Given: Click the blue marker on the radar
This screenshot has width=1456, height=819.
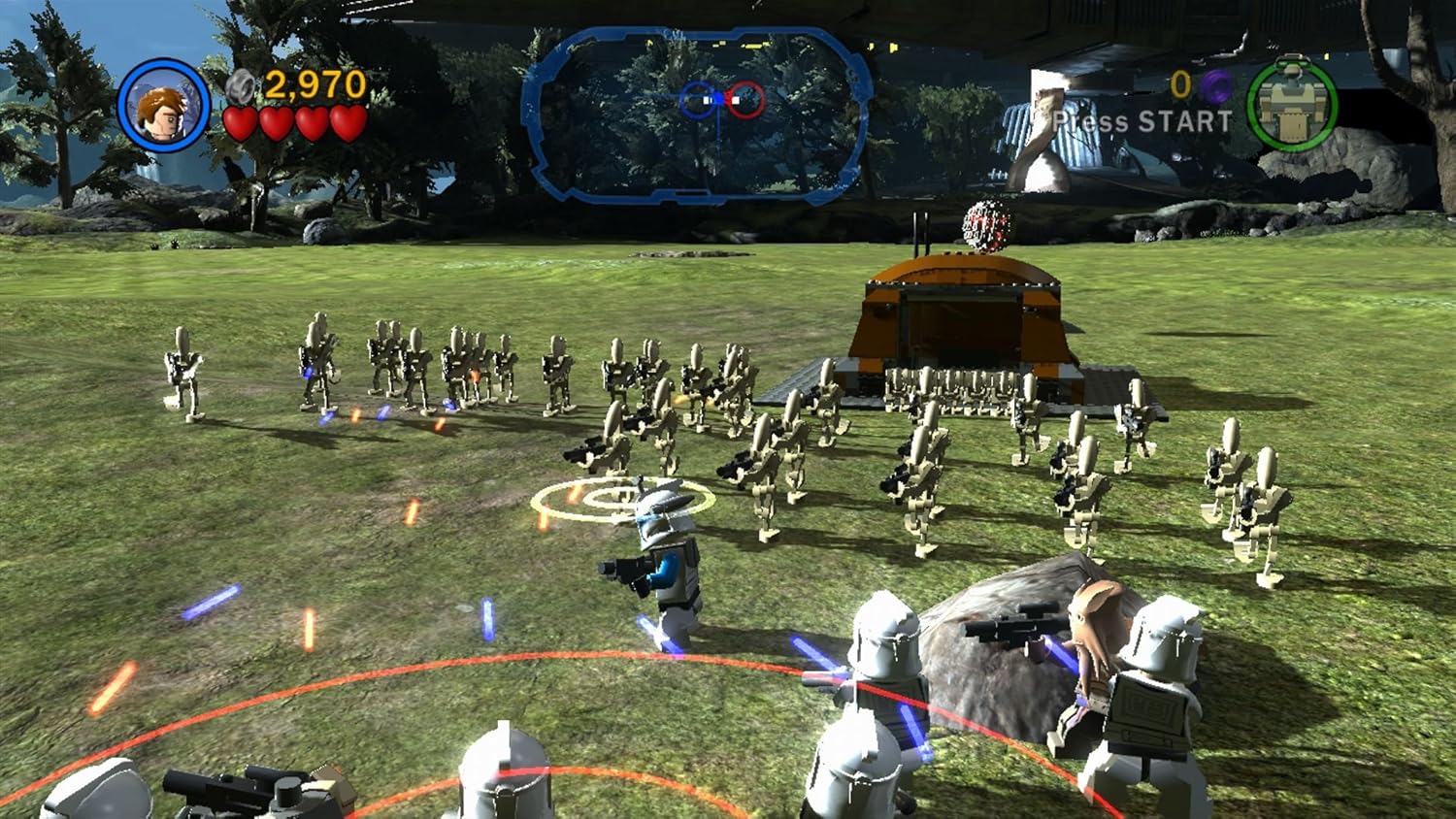Looking at the screenshot, I should pos(698,99).
